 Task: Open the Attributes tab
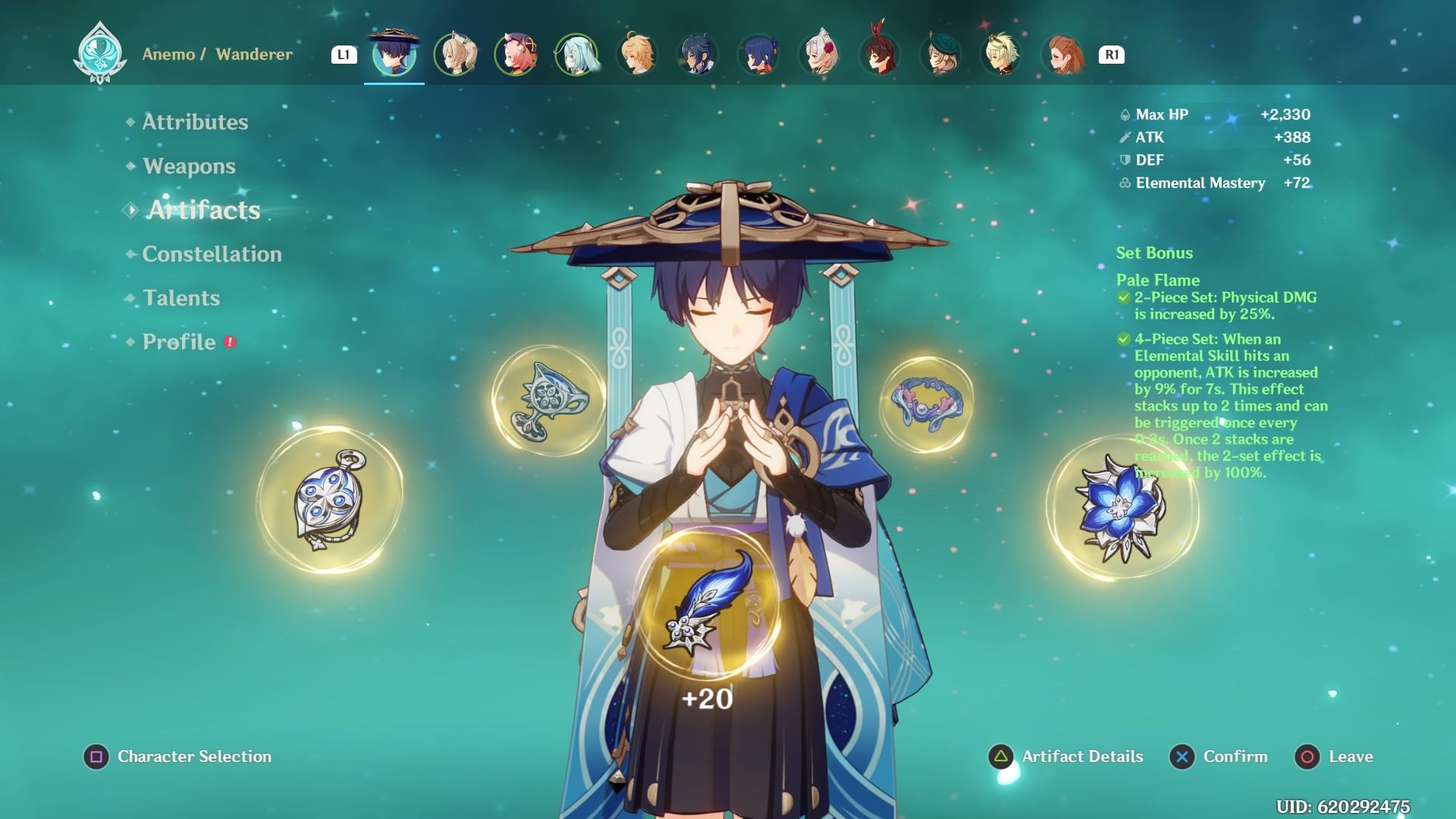click(195, 122)
